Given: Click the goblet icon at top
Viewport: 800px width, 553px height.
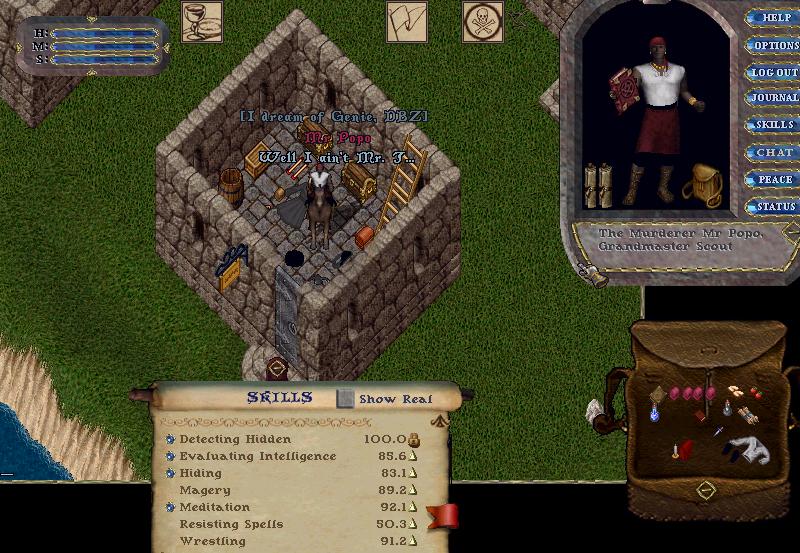Looking at the screenshot, I should (201, 21).
